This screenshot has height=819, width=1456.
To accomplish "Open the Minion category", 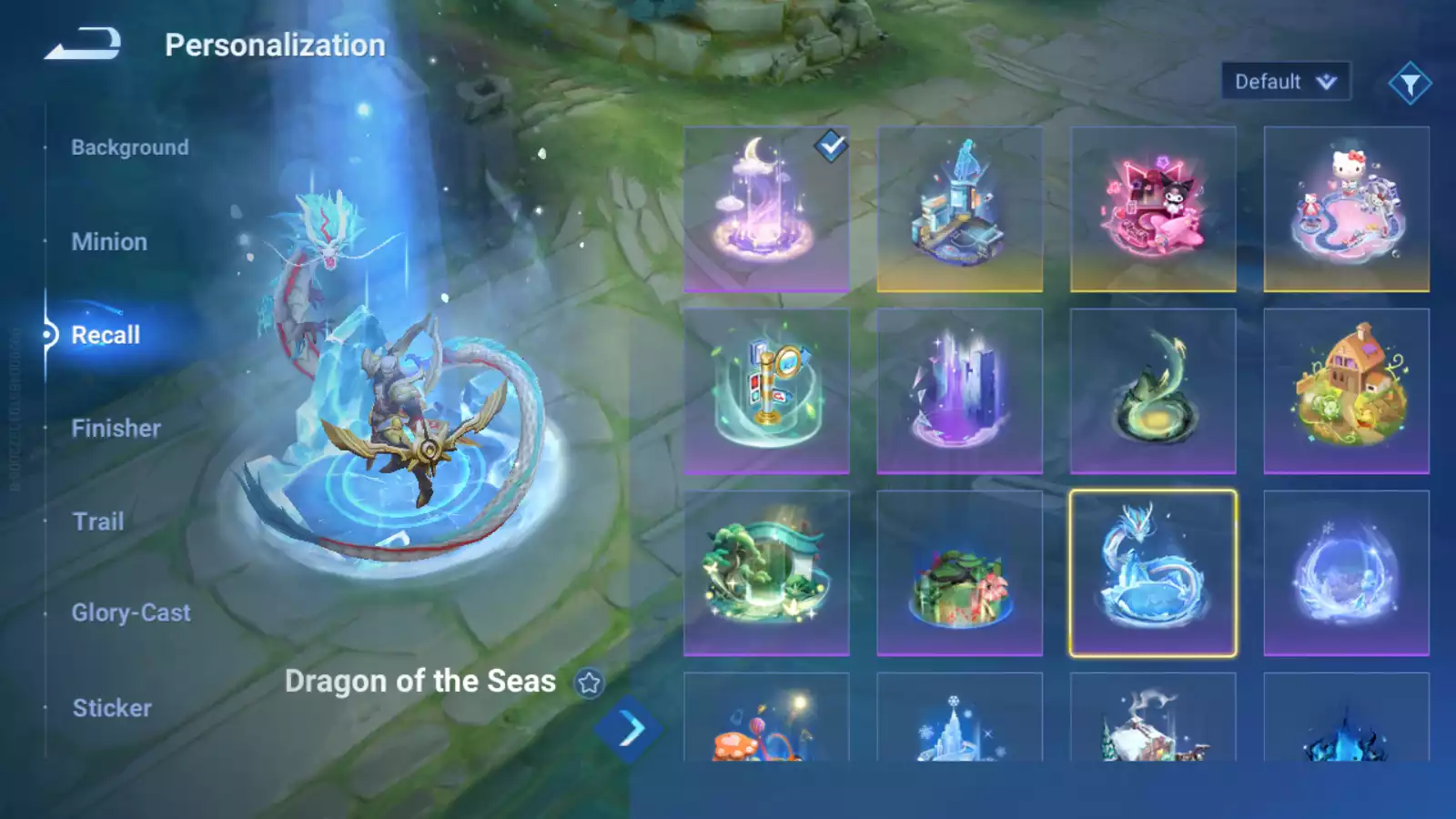I will coord(109,242).
